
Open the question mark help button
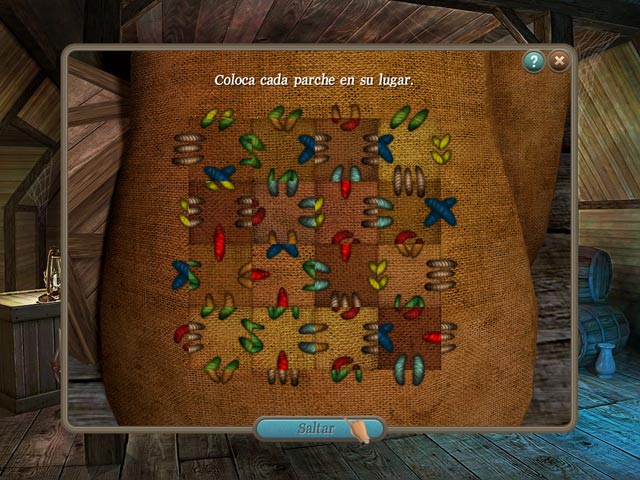(x=534, y=62)
